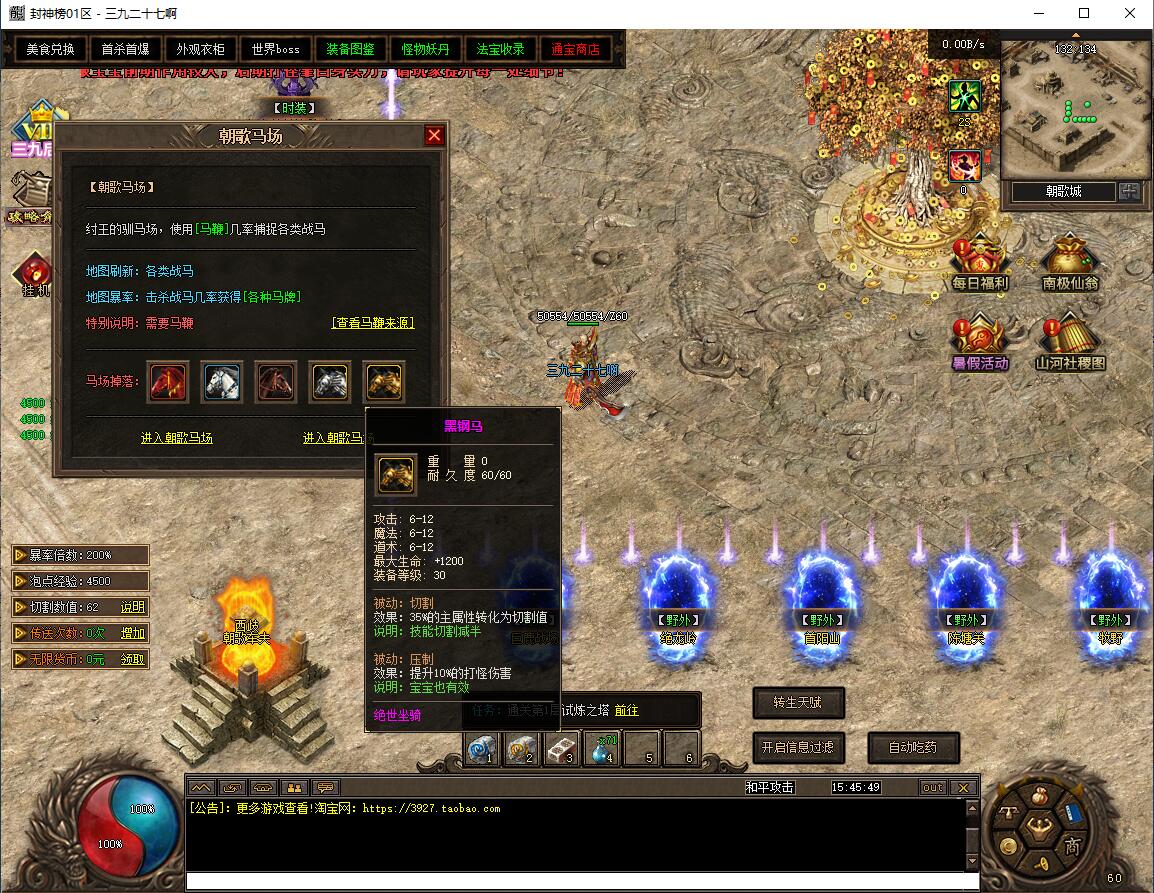Viewport: 1154px width, 893px height.
Task: Maximize the game window
Action: [x=1084, y=14]
